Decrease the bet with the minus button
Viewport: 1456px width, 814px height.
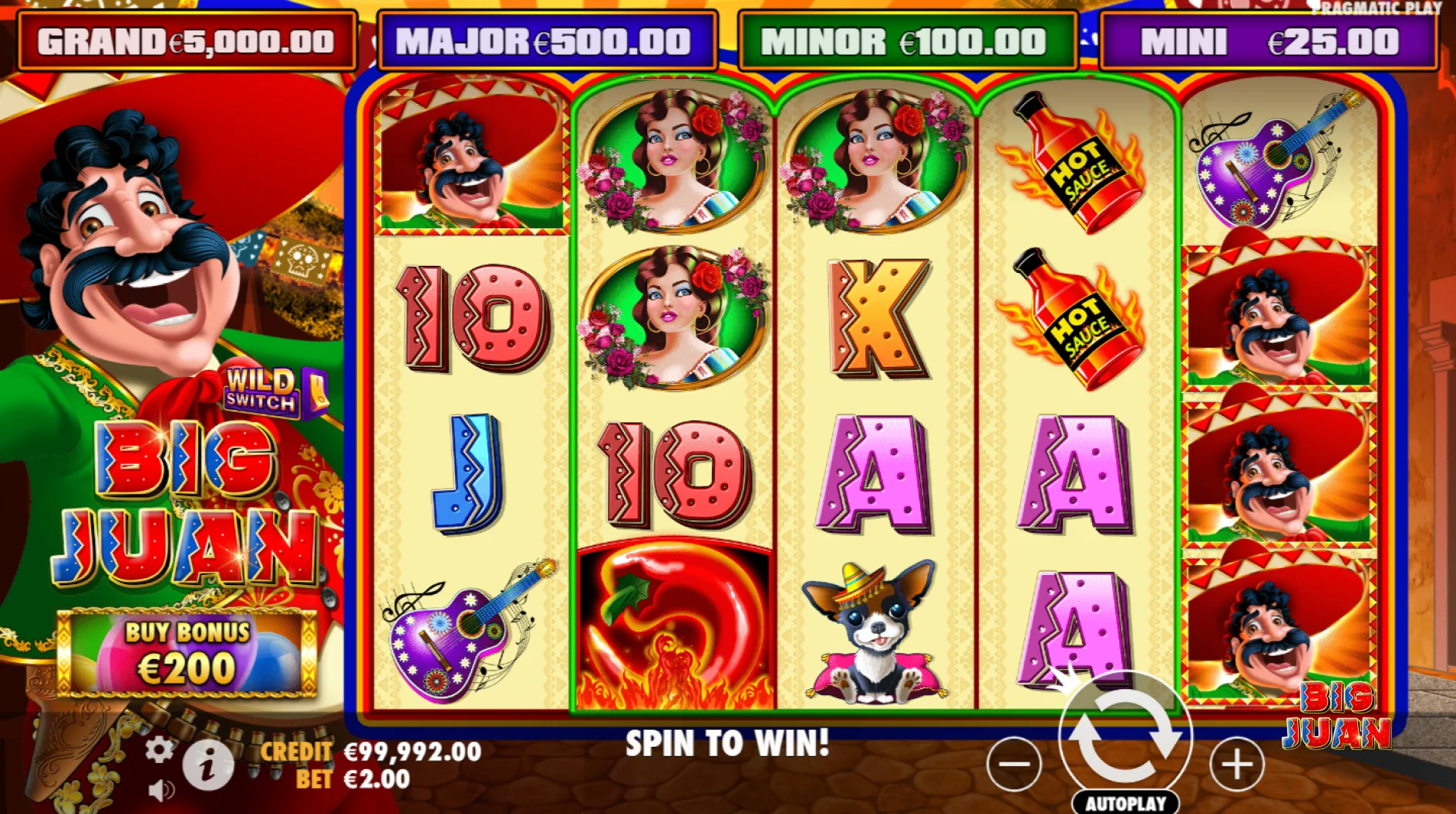pyautogui.click(x=1014, y=764)
